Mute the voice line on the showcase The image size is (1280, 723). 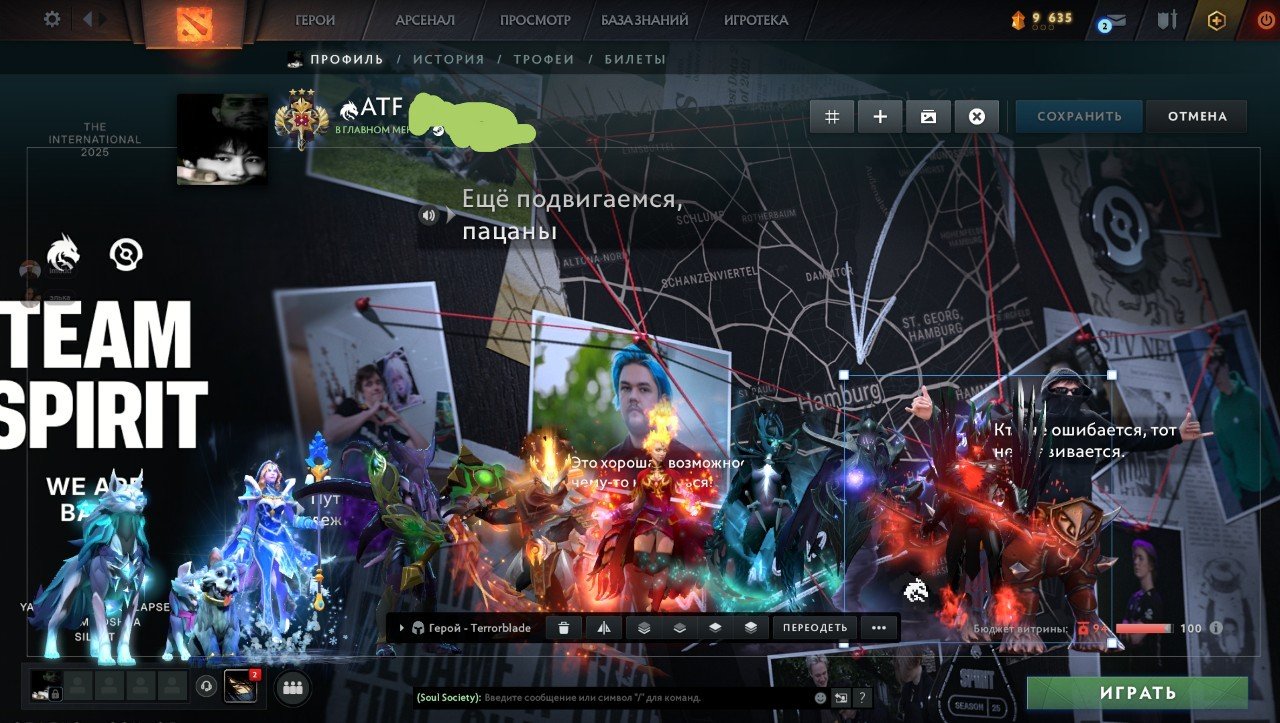pos(430,214)
